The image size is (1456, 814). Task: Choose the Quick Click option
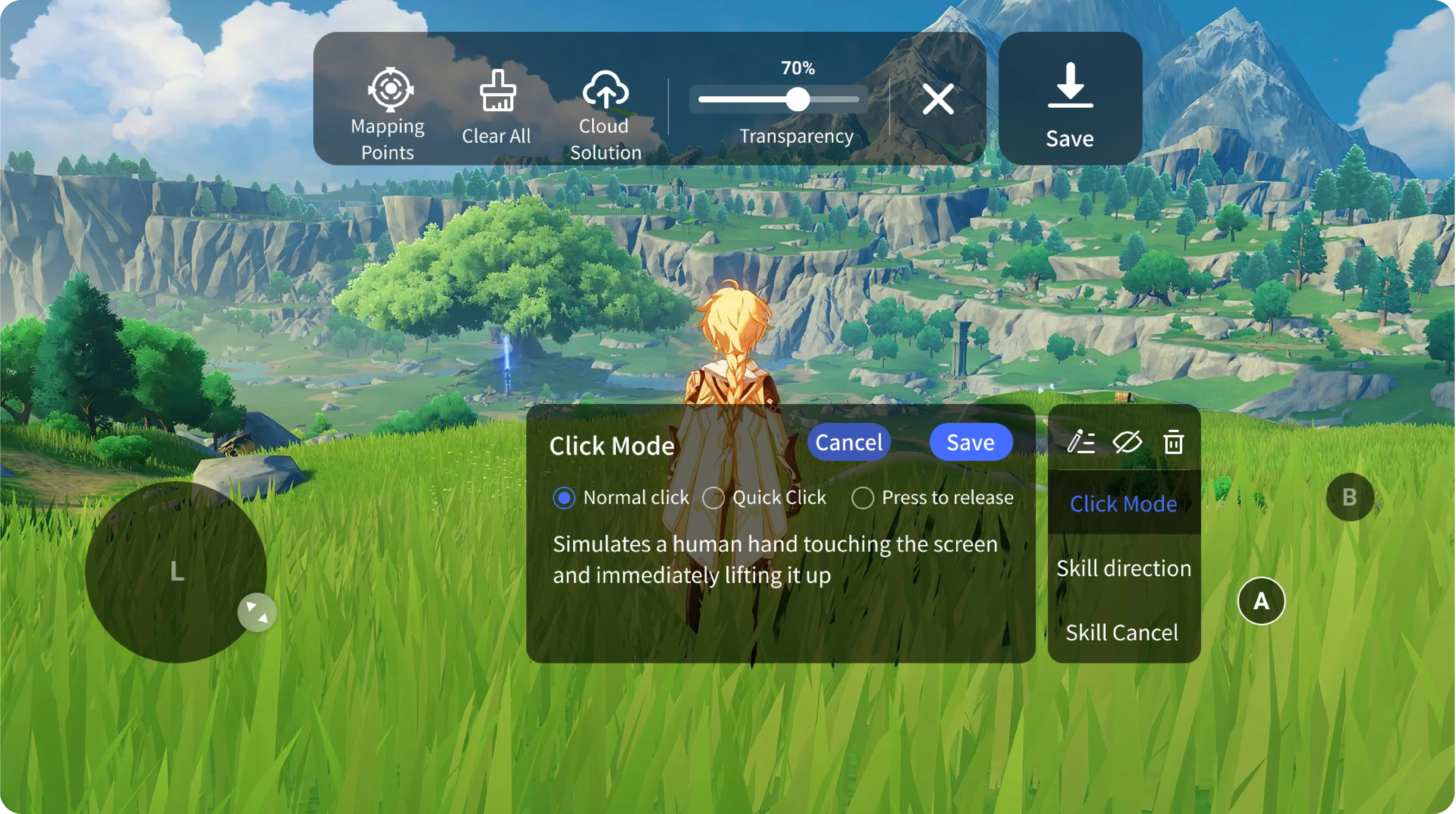point(713,498)
